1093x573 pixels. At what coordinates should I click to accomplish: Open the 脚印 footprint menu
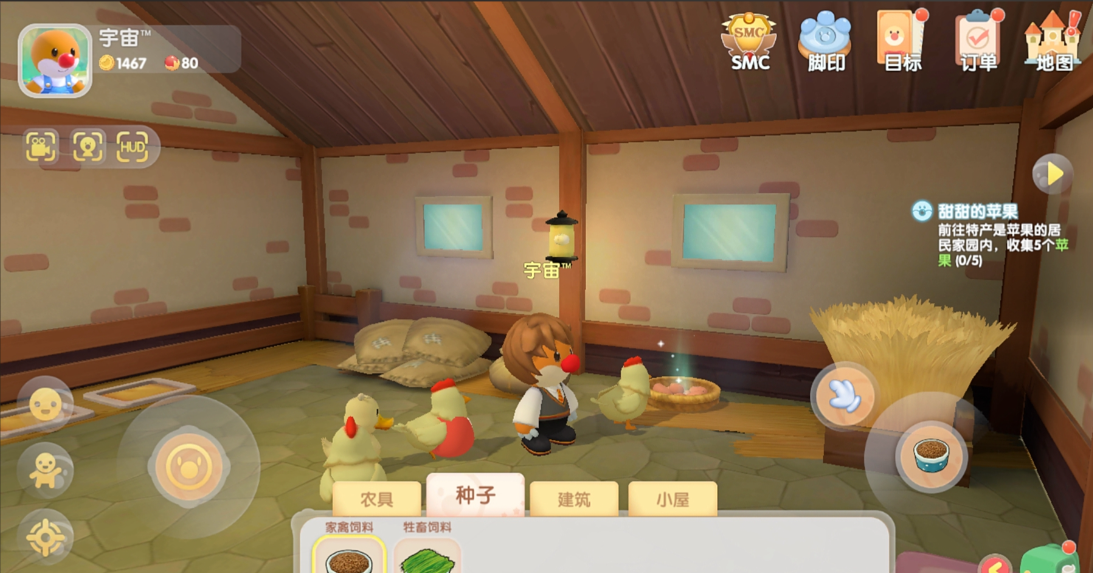point(825,42)
